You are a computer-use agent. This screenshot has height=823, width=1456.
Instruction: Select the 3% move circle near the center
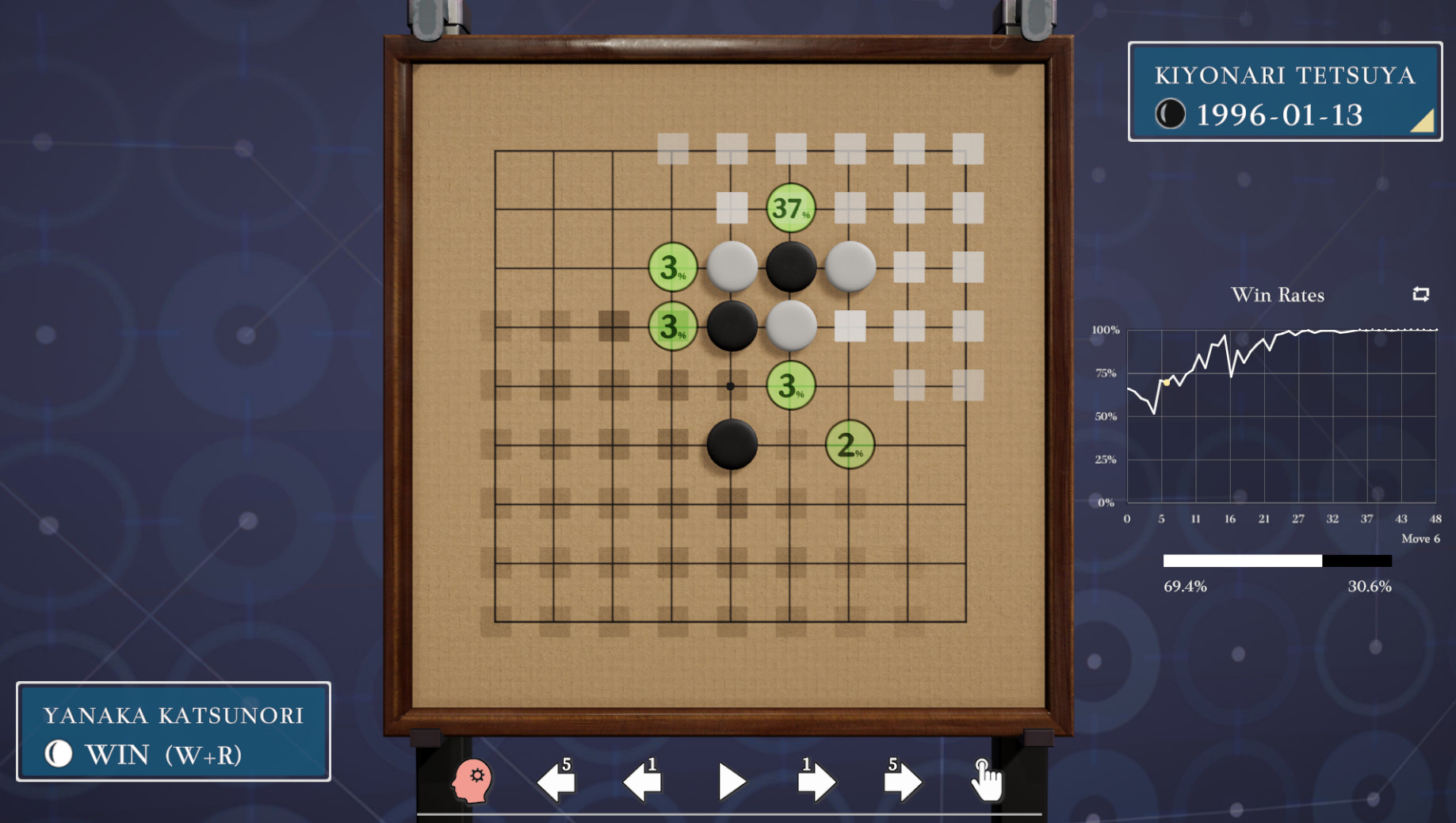coord(789,386)
